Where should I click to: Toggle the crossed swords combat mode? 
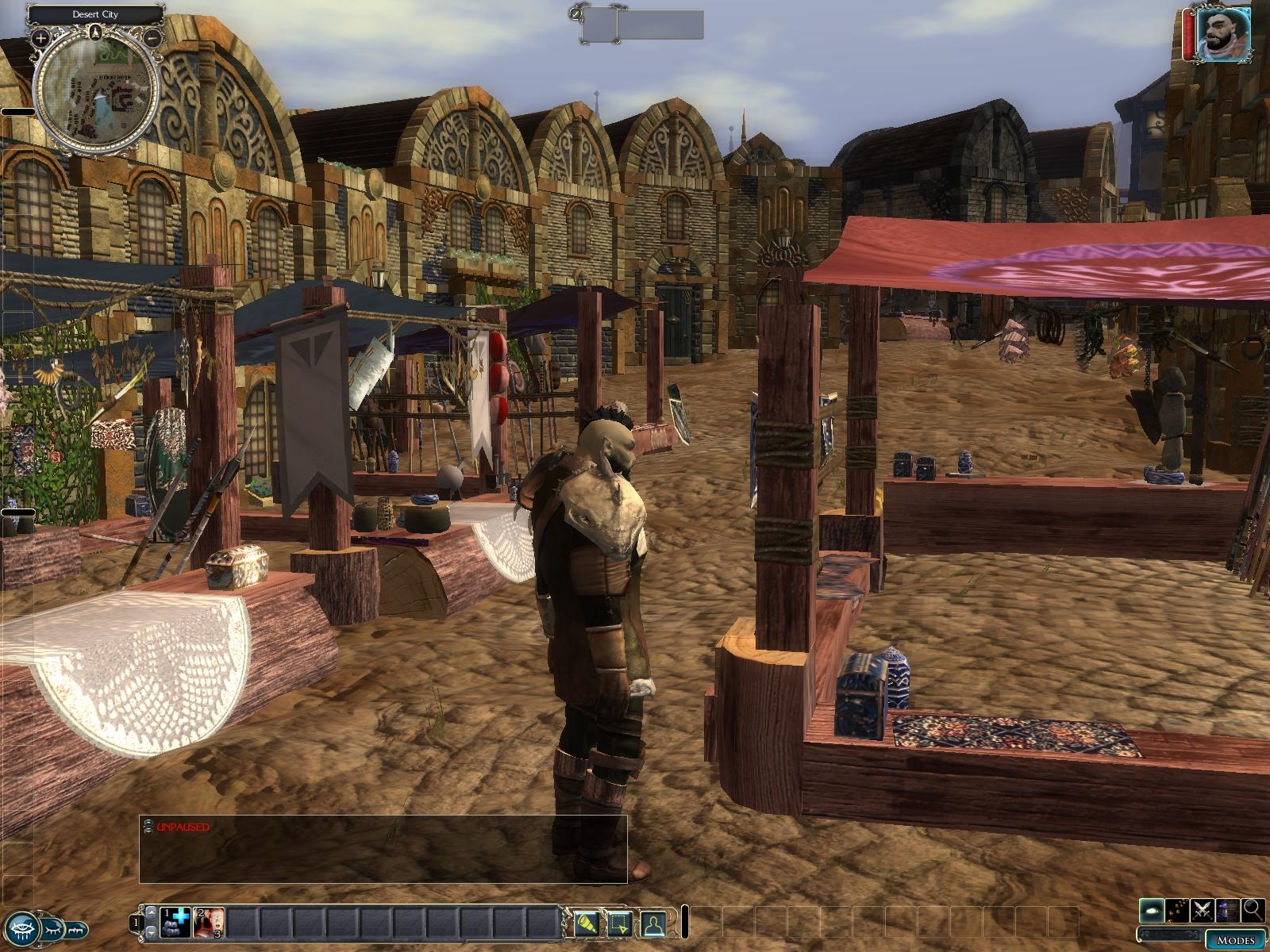pos(1203,911)
